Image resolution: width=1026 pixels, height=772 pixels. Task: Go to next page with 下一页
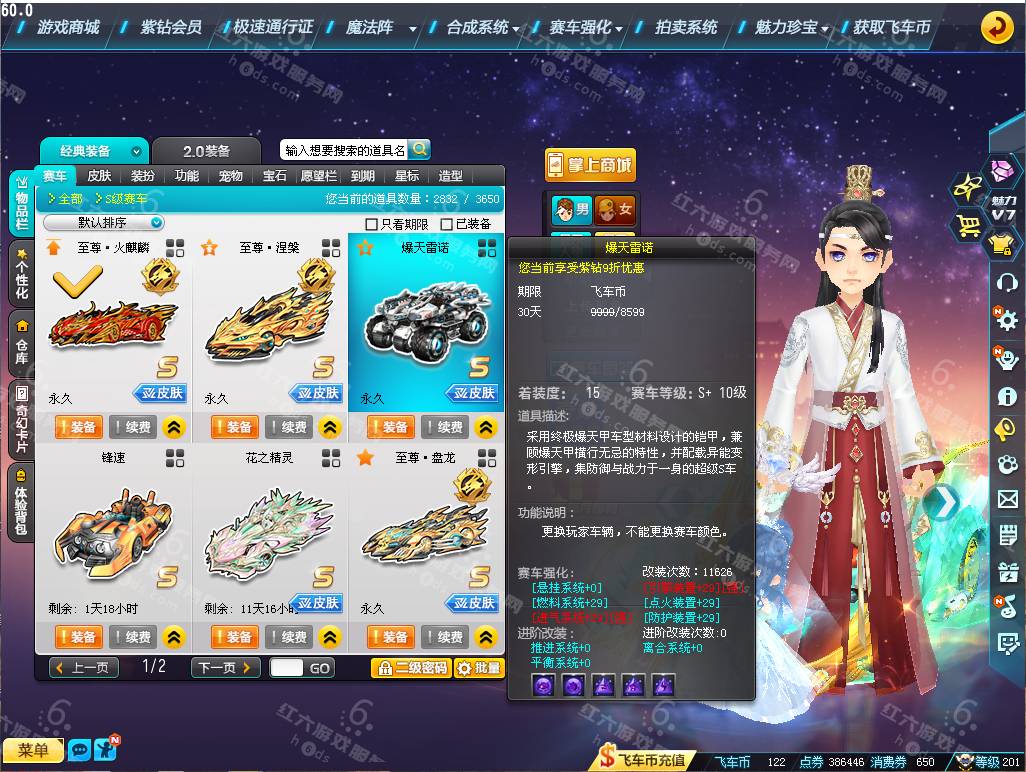coord(224,667)
